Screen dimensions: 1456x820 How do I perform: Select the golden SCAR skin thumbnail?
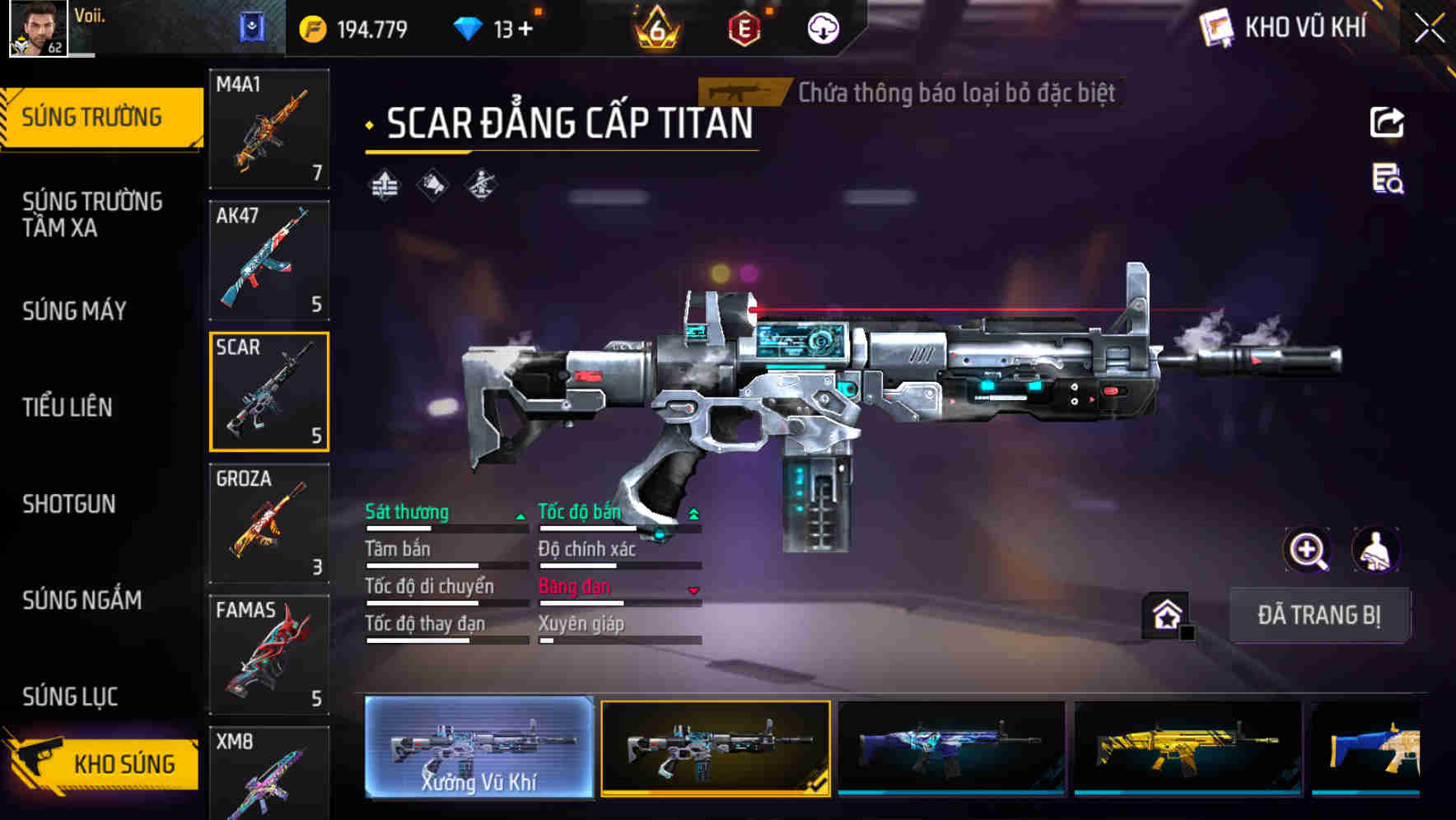(x=1188, y=748)
